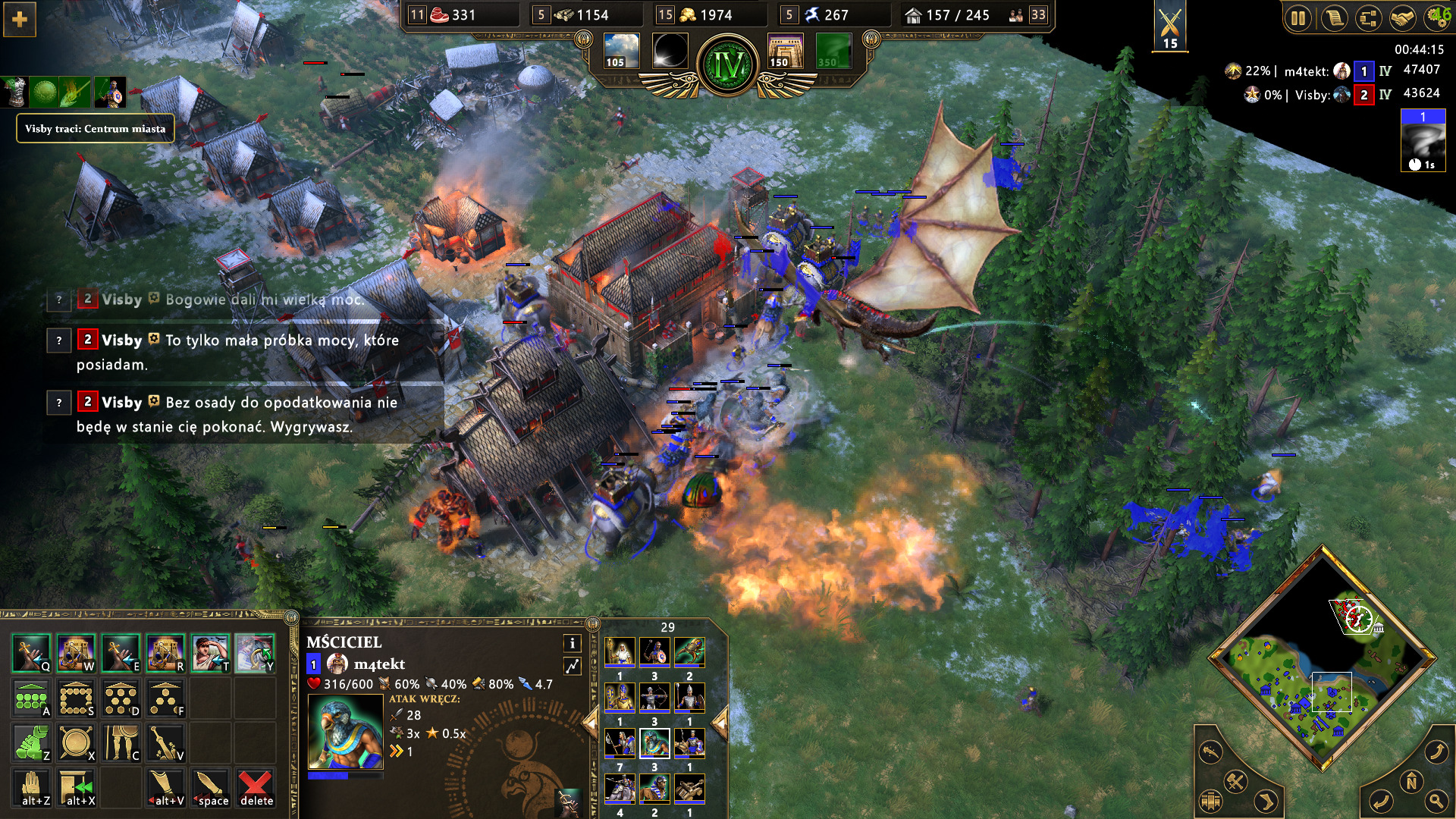Open the diplomacy handshake menu
Screen dimensions: 1456x819
pyautogui.click(x=1402, y=18)
